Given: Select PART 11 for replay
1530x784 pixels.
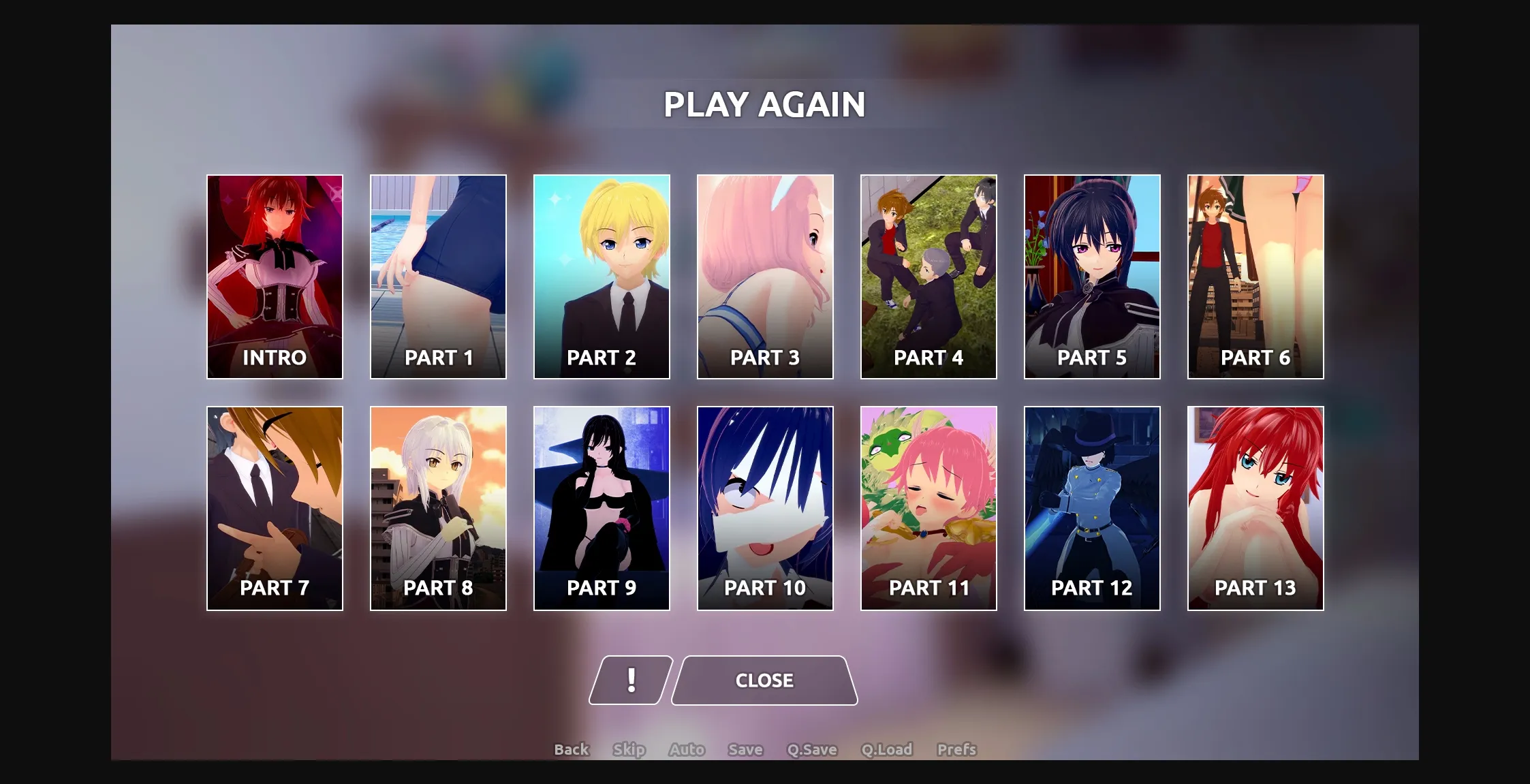Looking at the screenshot, I should [928, 506].
